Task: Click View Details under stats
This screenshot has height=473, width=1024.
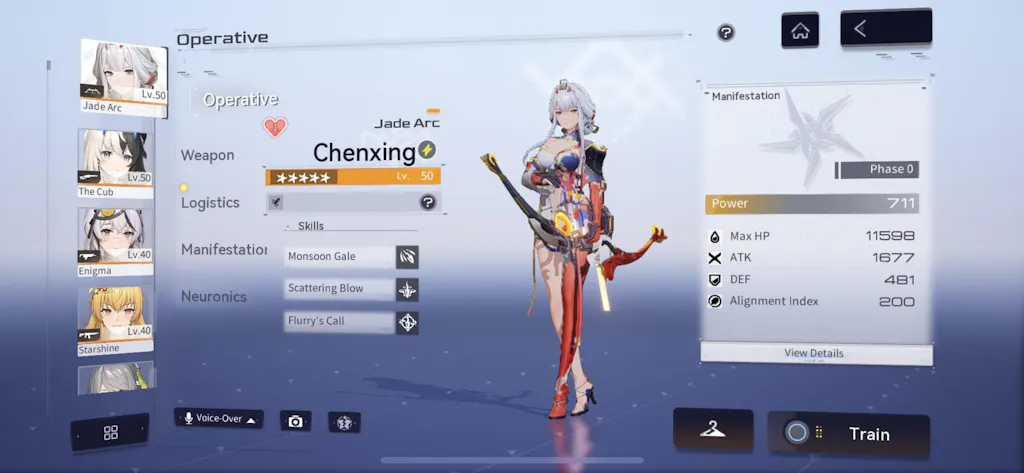Action: pos(816,353)
